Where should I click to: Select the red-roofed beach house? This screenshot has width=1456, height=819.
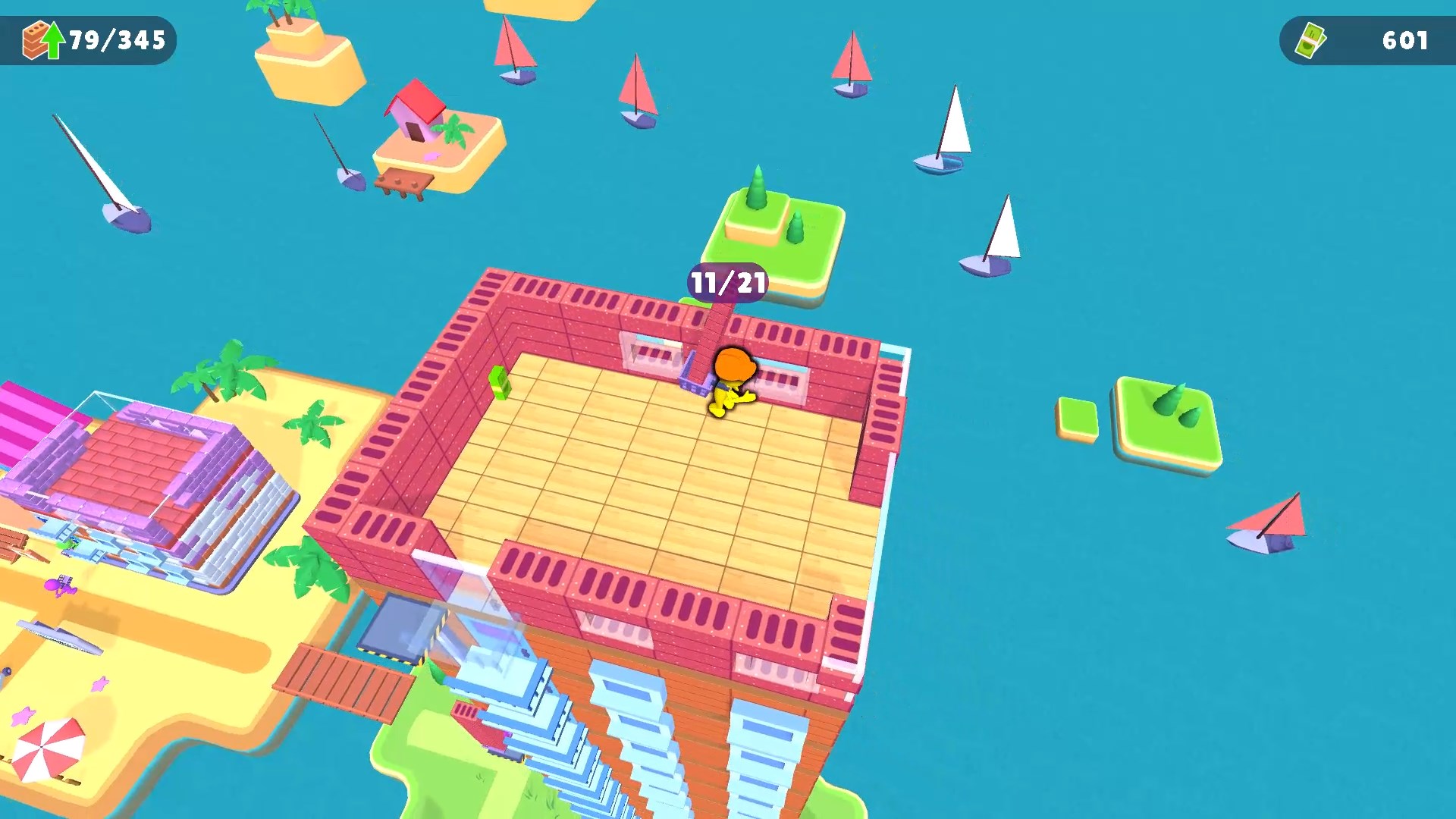coord(414,114)
